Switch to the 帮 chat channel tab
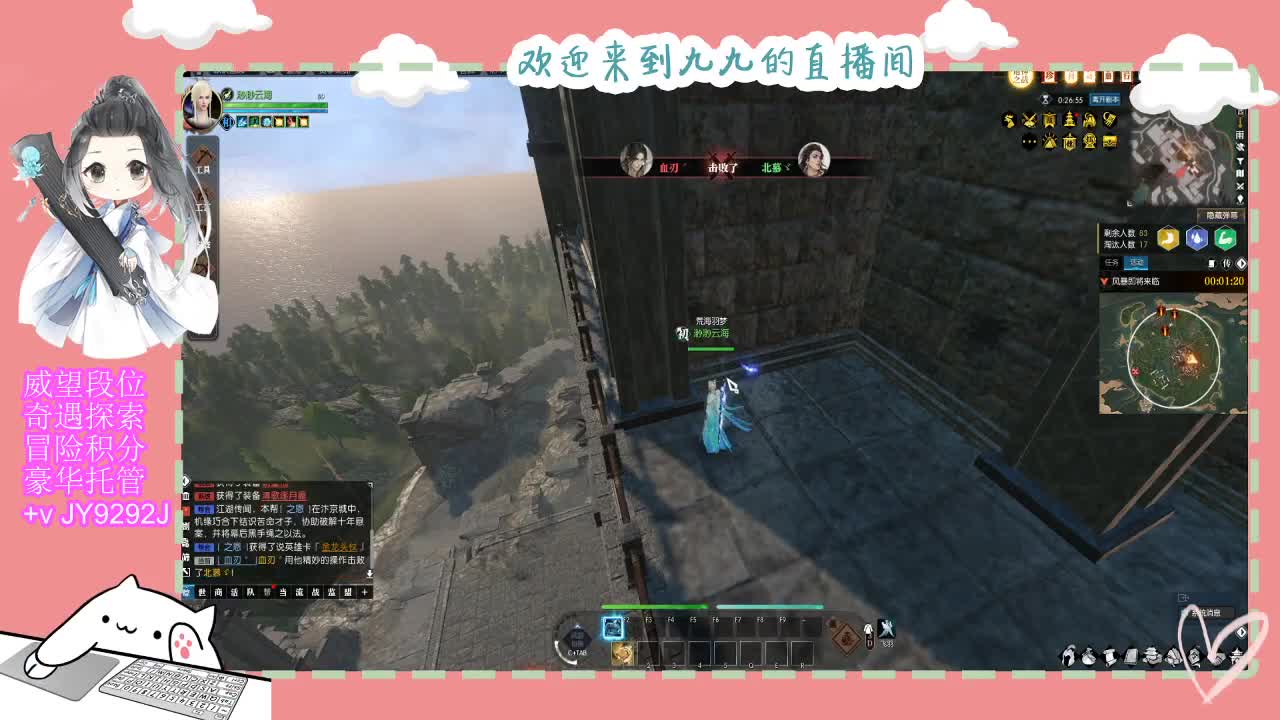This screenshot has width=1280, height=720. pos(266,593)
